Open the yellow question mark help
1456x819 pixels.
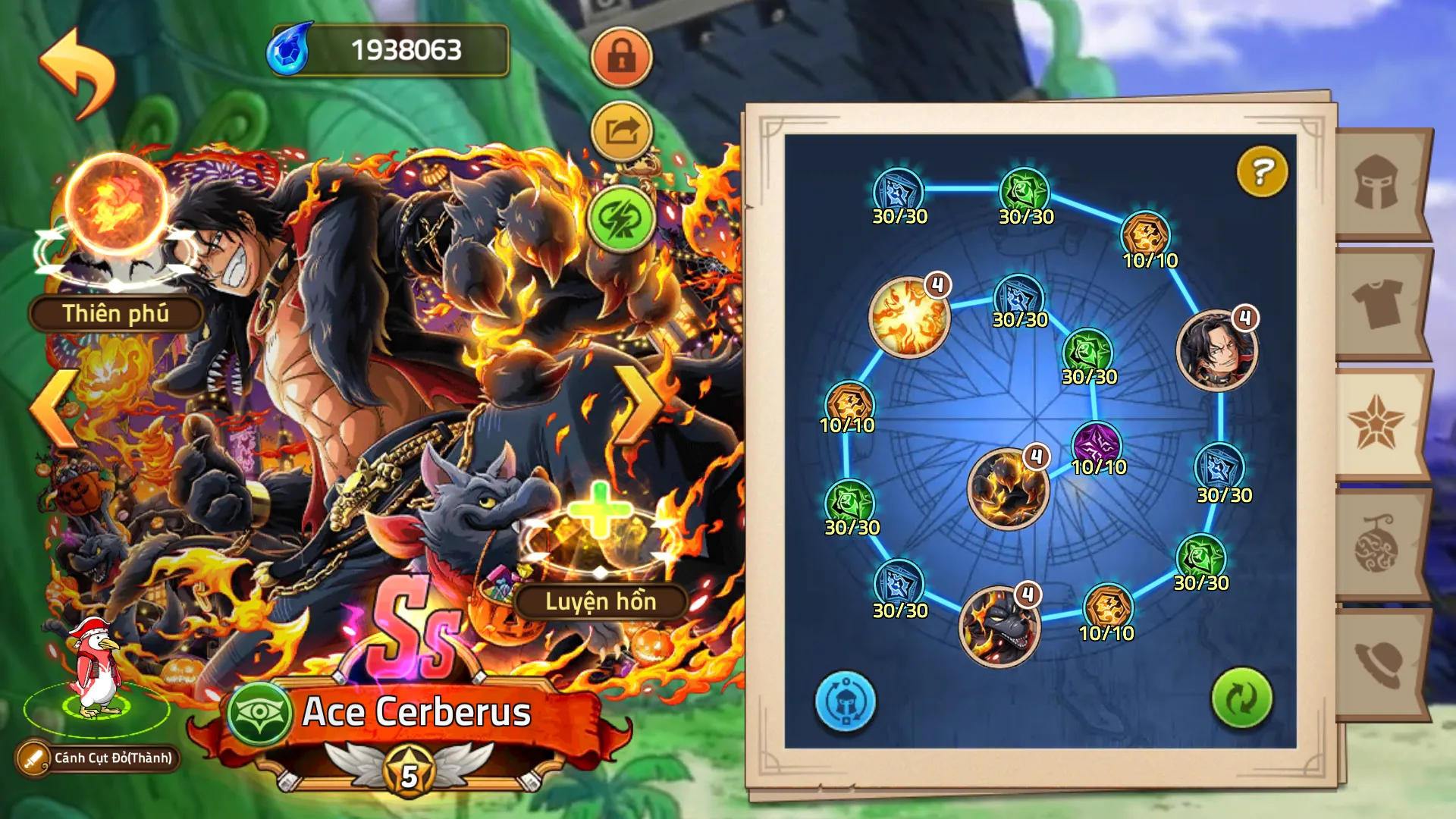pyautogui.click(x=1262, y=172)
